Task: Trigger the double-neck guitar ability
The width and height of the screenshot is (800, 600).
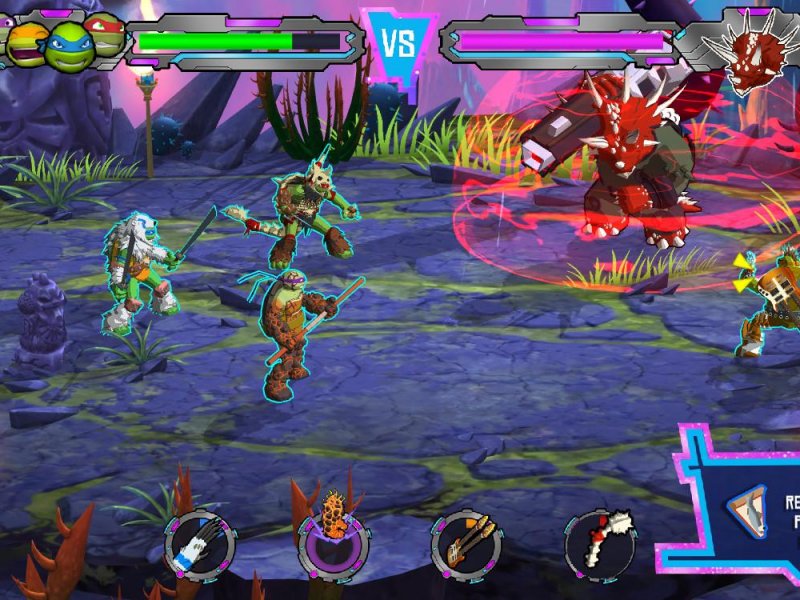Action: [467, 546]
